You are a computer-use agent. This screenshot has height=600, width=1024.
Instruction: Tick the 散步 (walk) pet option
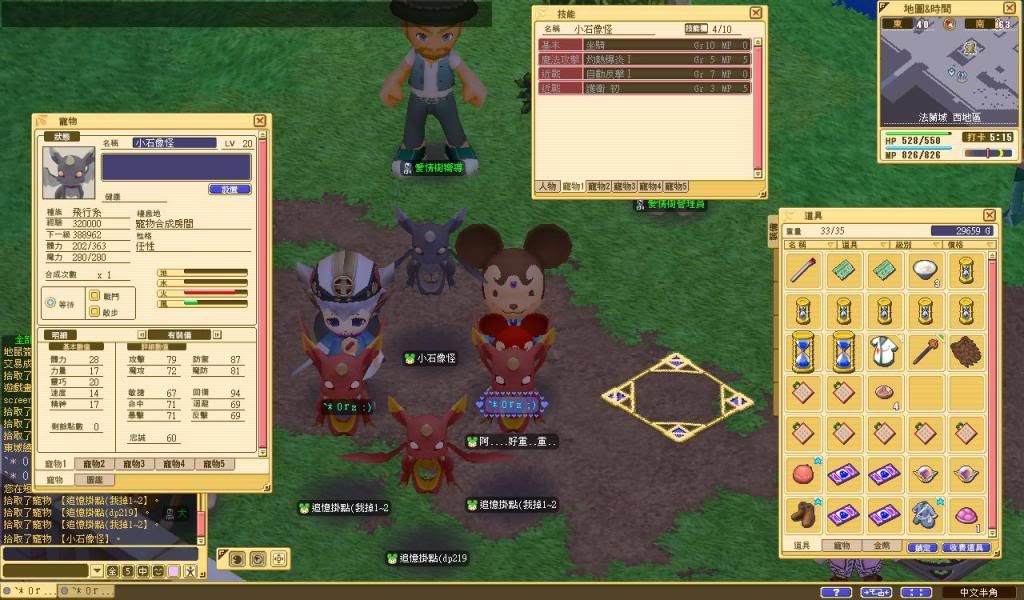coord(96,312)
